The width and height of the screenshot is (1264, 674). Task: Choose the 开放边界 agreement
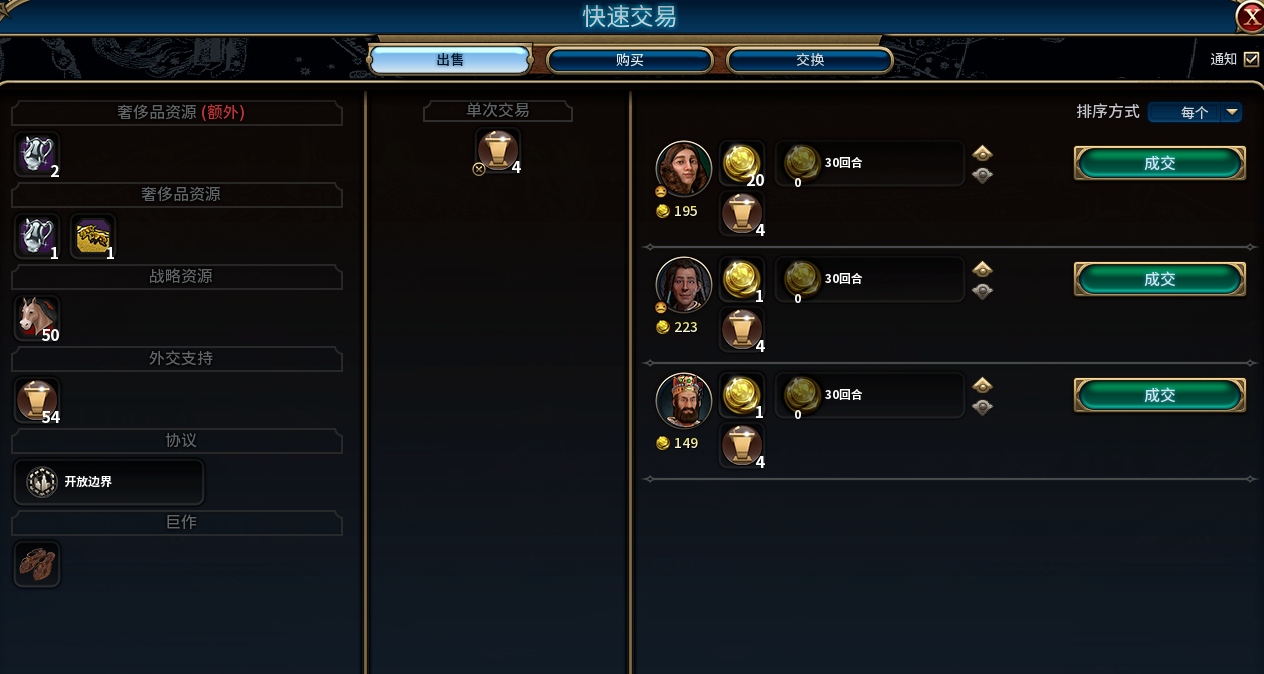point(109,482)
